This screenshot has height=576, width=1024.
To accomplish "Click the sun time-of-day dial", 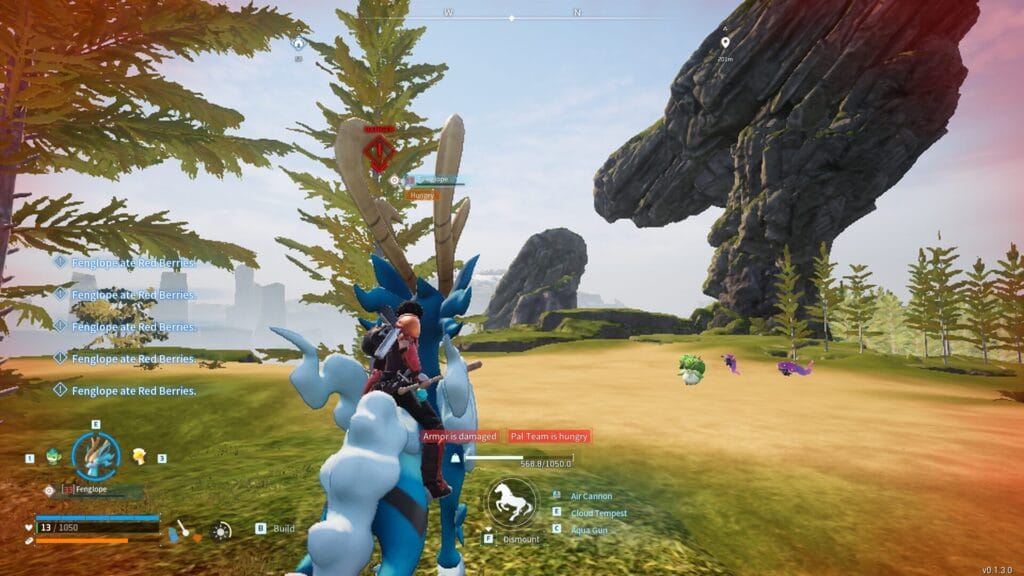I will coord(221,531).
